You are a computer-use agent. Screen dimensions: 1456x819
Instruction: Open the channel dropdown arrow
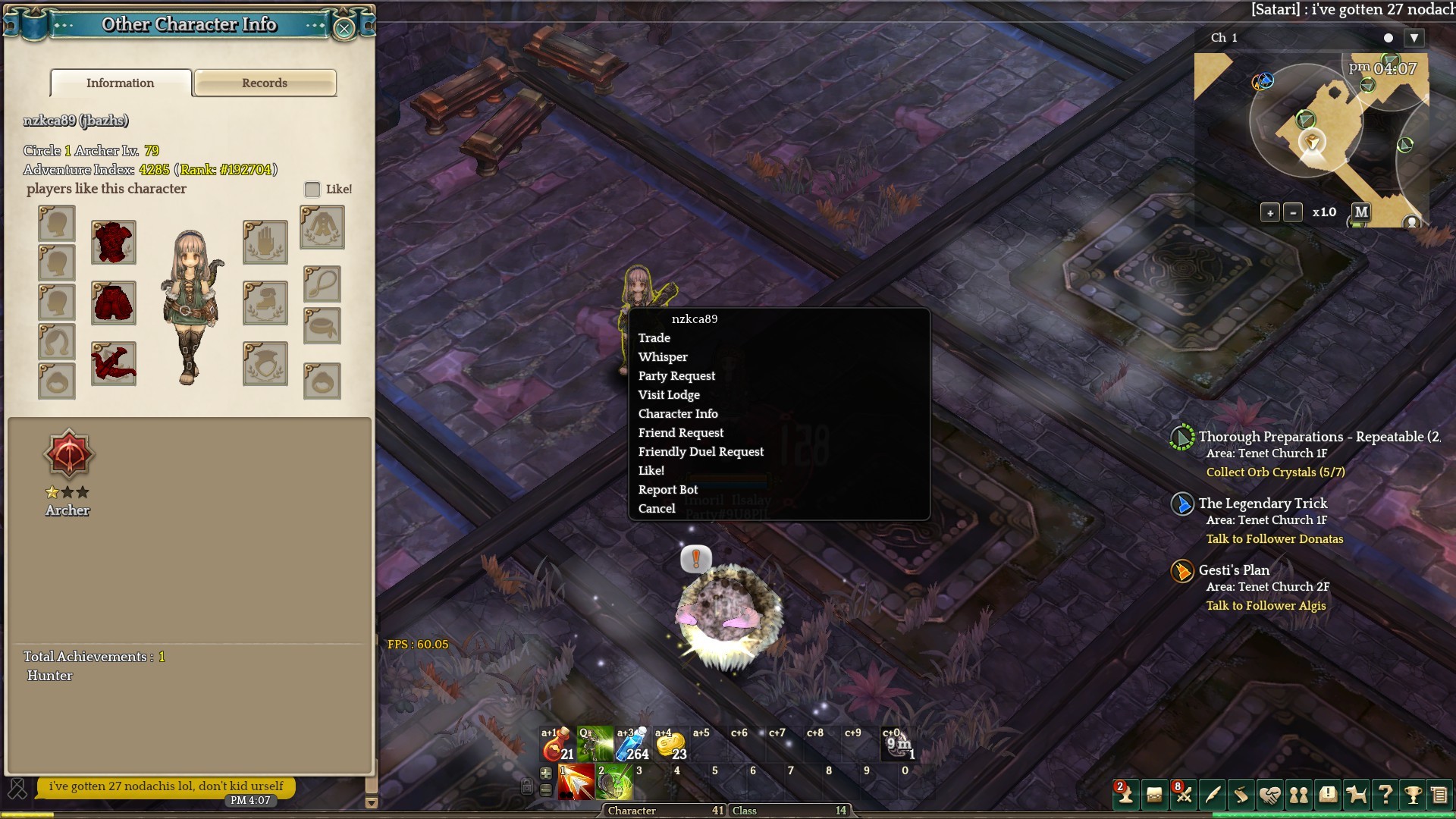click(x=1414, y=38)
